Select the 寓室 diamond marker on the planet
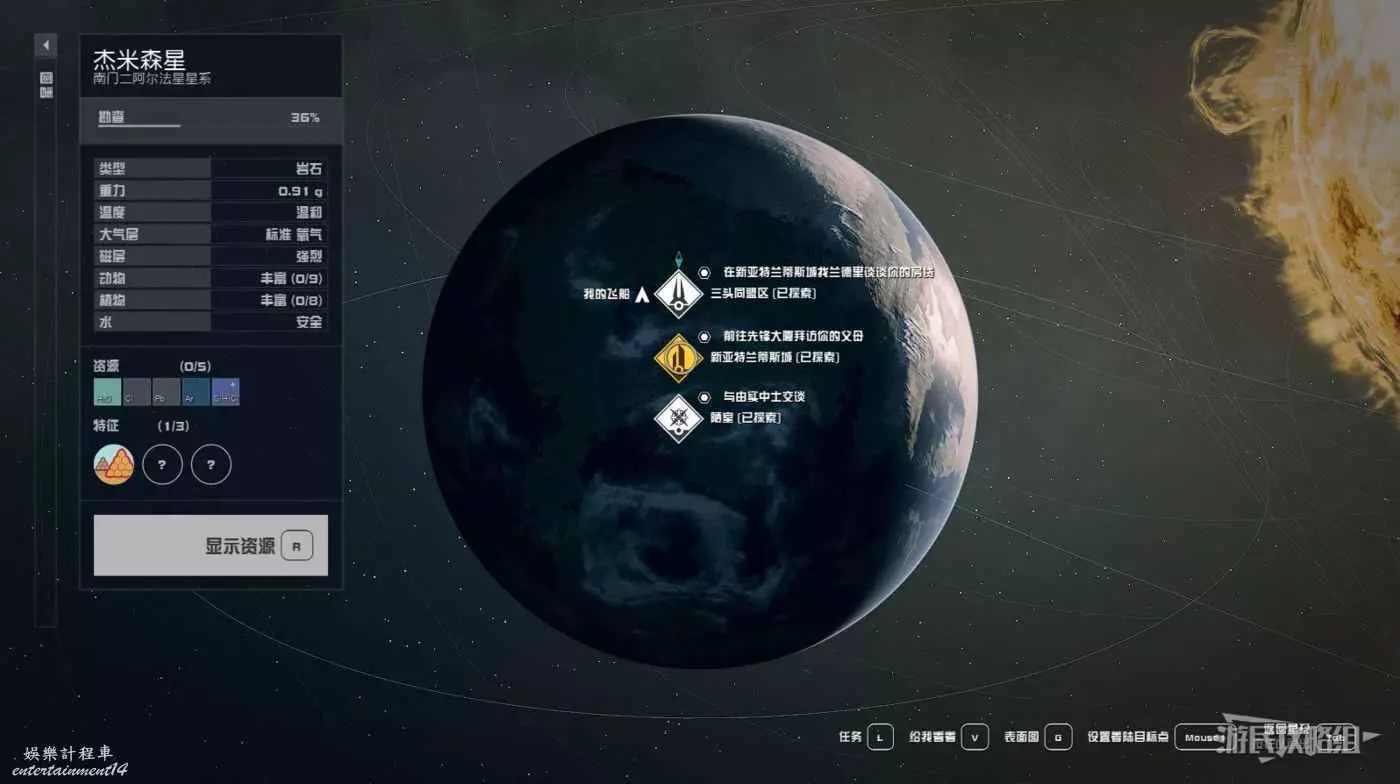This screenshot has height=784, width=1400. 678,418
